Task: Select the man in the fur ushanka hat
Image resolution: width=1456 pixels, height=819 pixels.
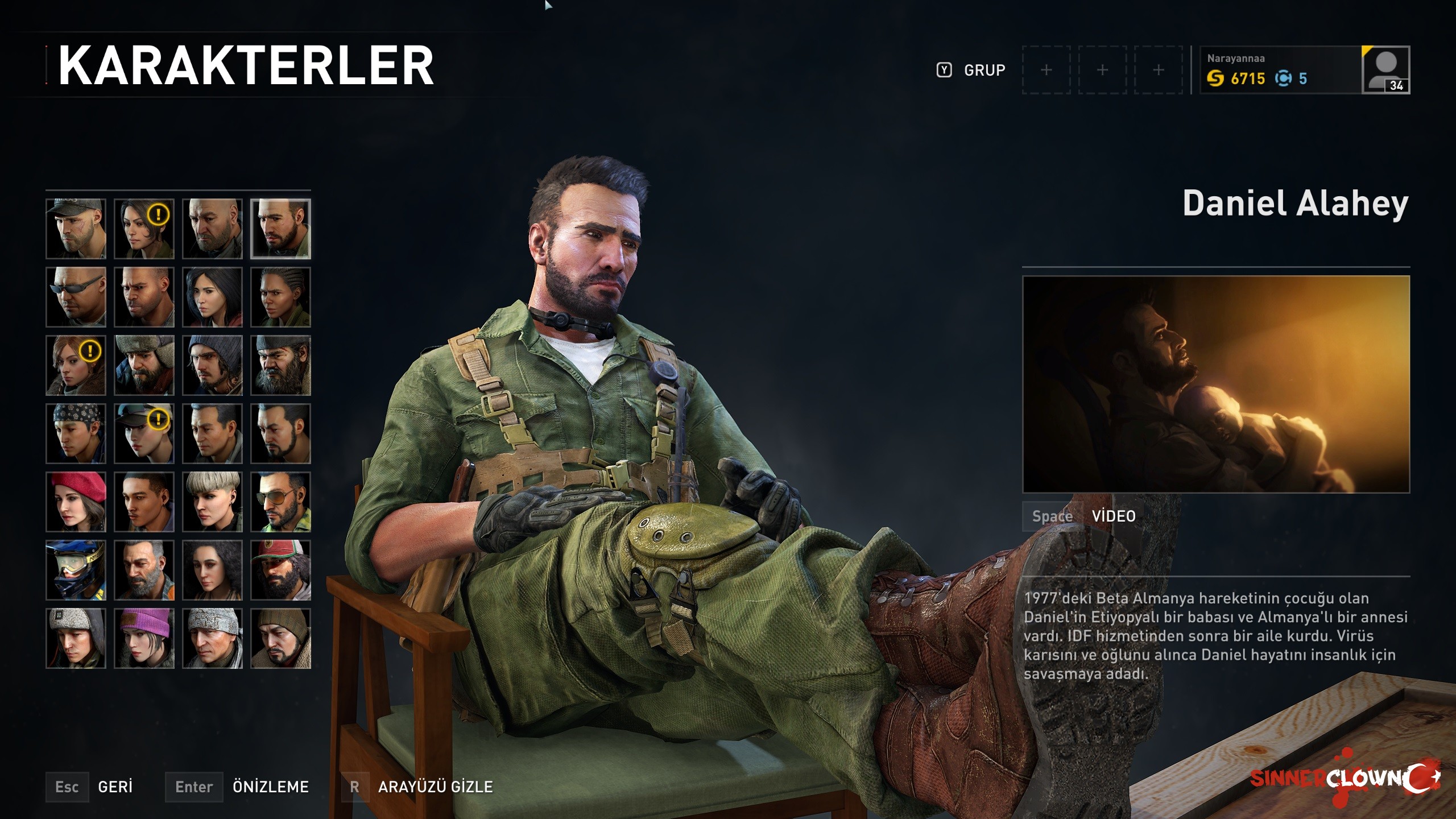Action: (x=144, y=365)
